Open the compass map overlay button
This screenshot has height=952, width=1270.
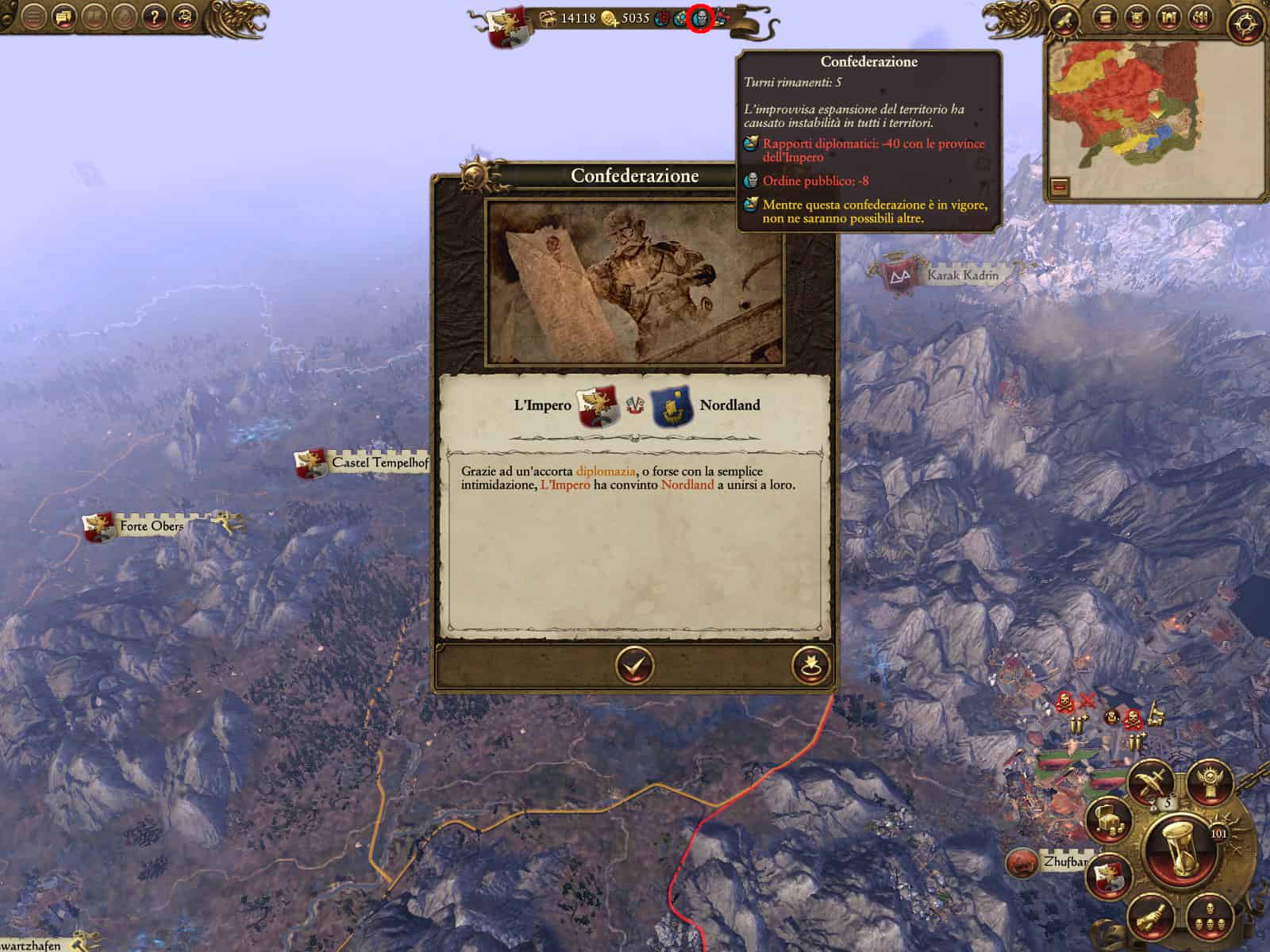click(1245, 24)
